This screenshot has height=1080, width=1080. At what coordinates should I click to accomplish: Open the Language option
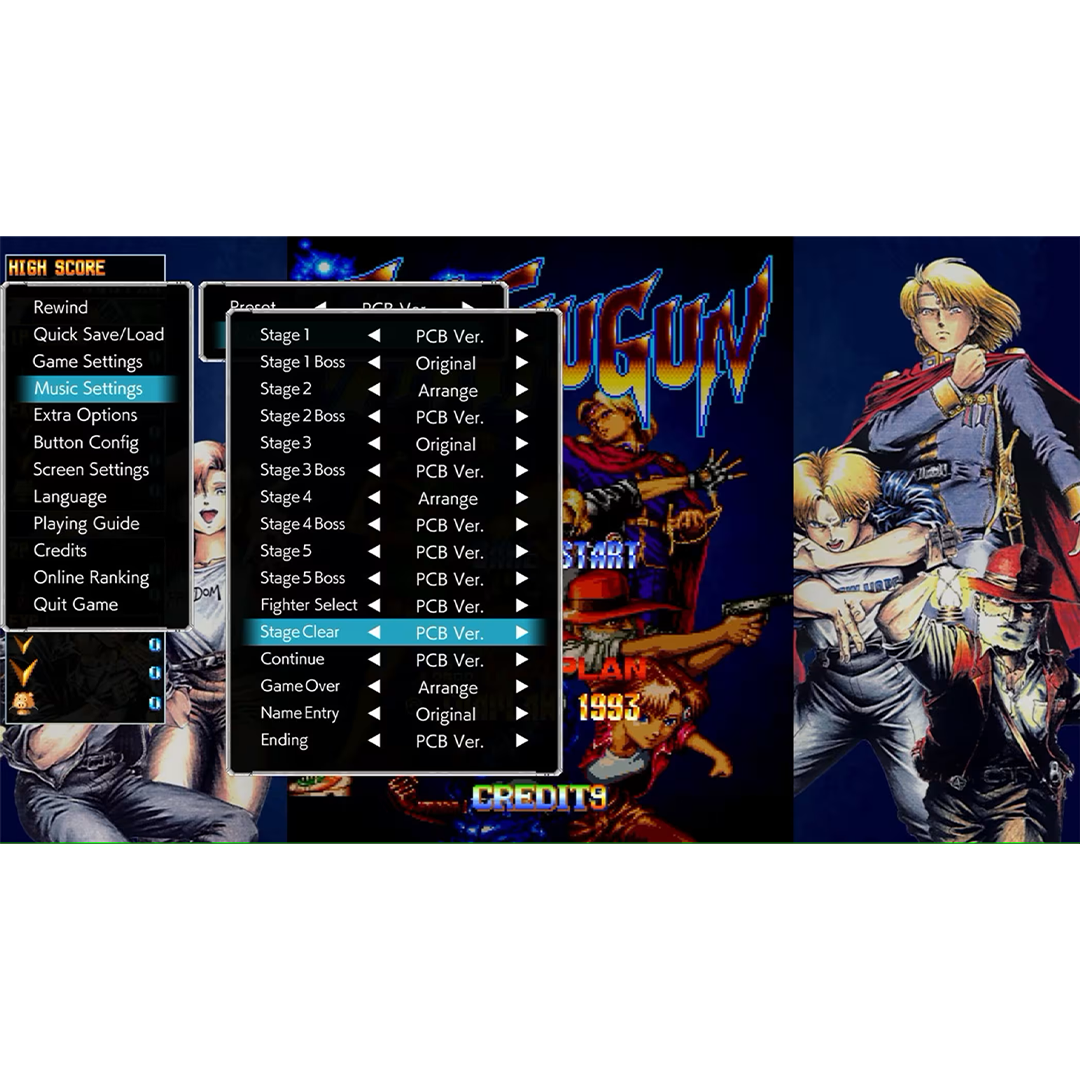coord(70,496)
